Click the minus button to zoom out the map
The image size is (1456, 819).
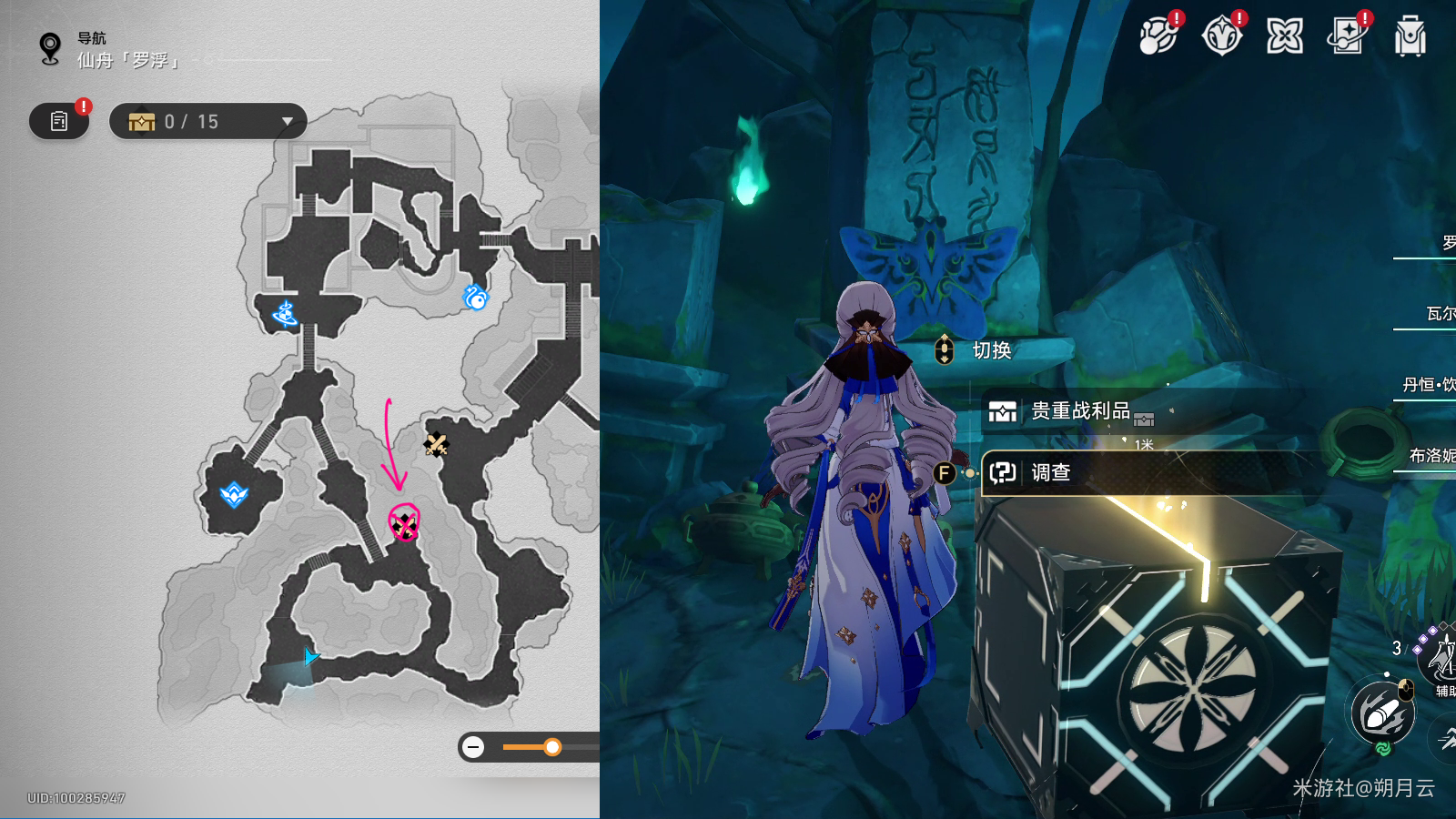tap(472, 748)
